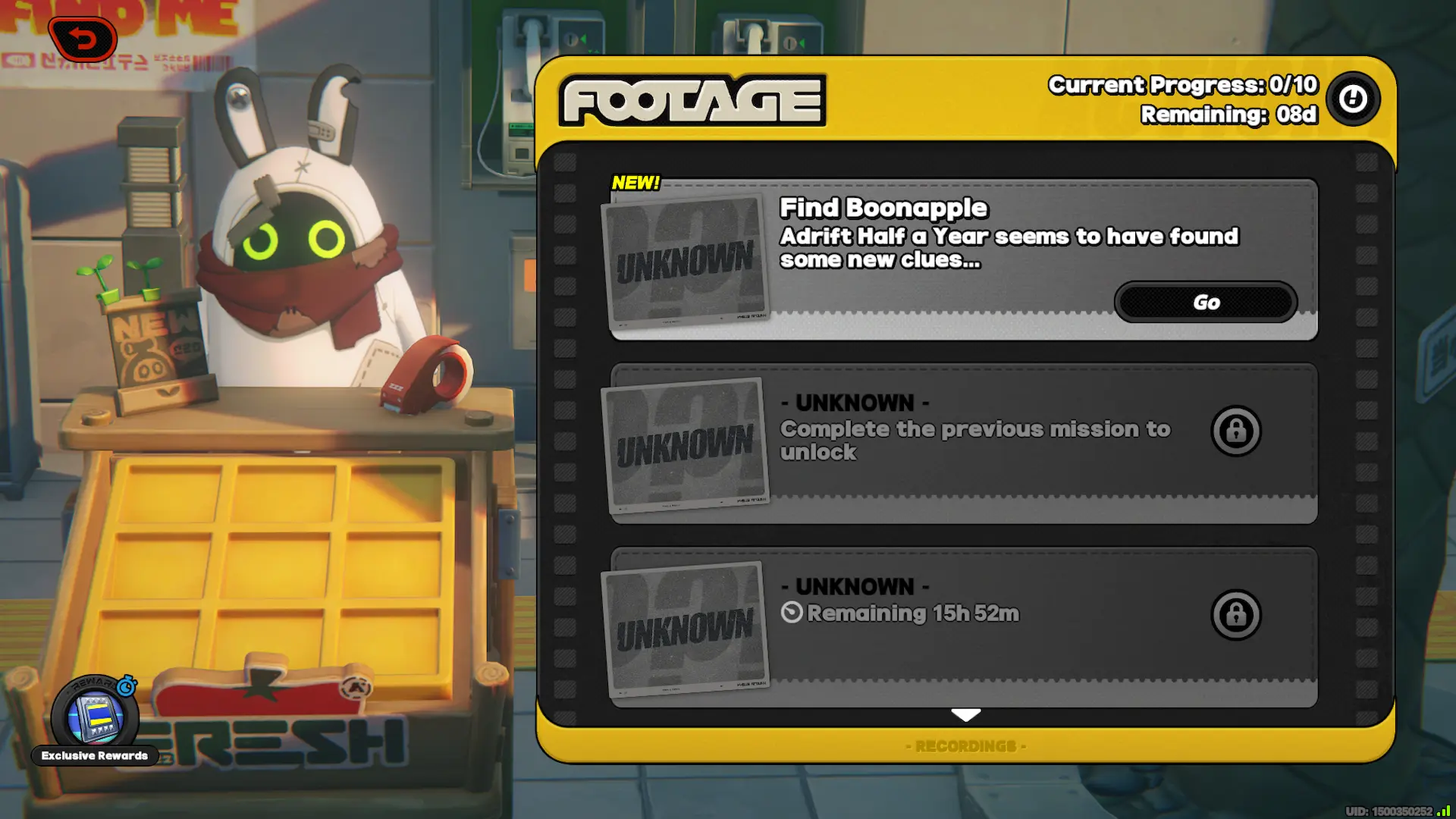This screenshot has width=1456, height=819.
Task: Click the Find Boonapple unknown thumbnail
Action: coord(686,261)
